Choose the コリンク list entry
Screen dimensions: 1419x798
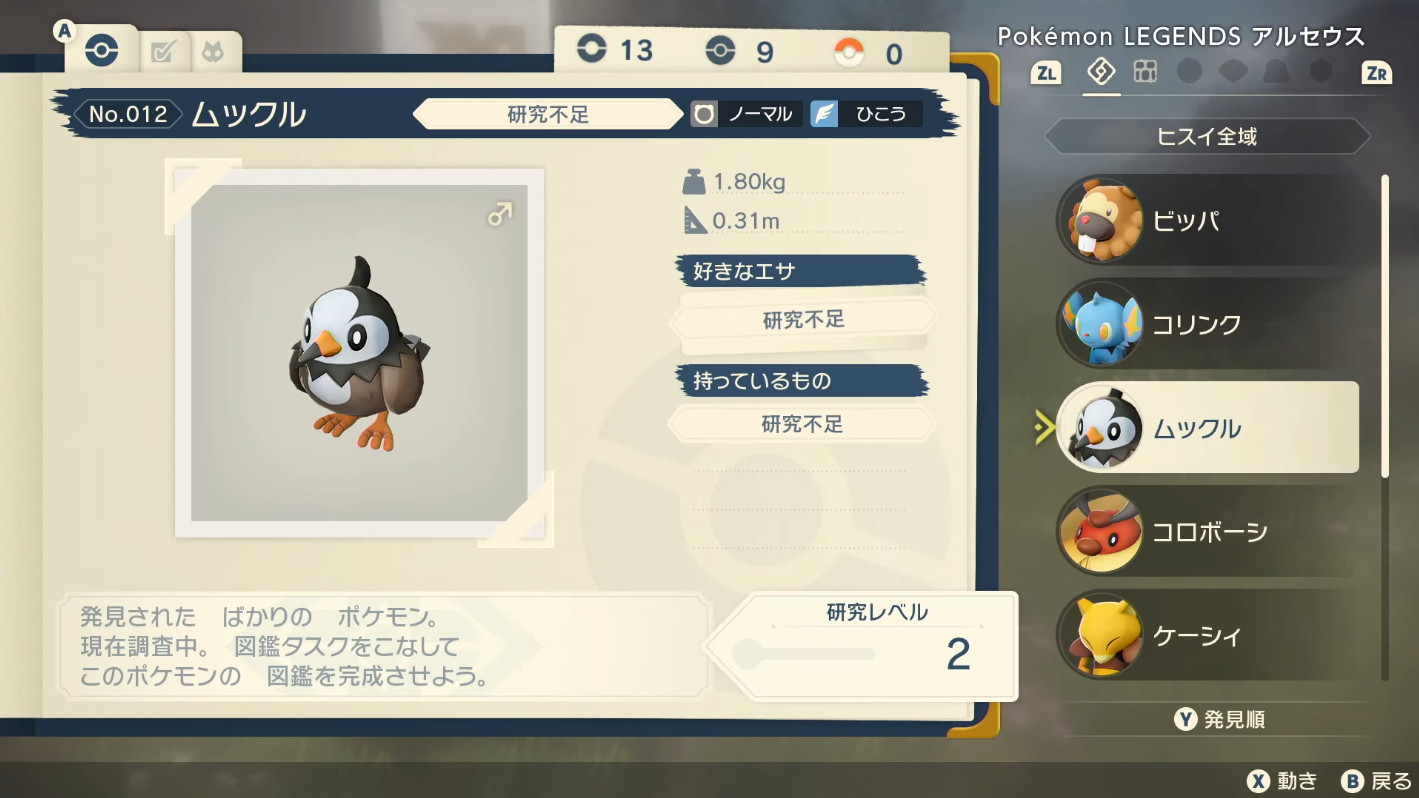1205,324
